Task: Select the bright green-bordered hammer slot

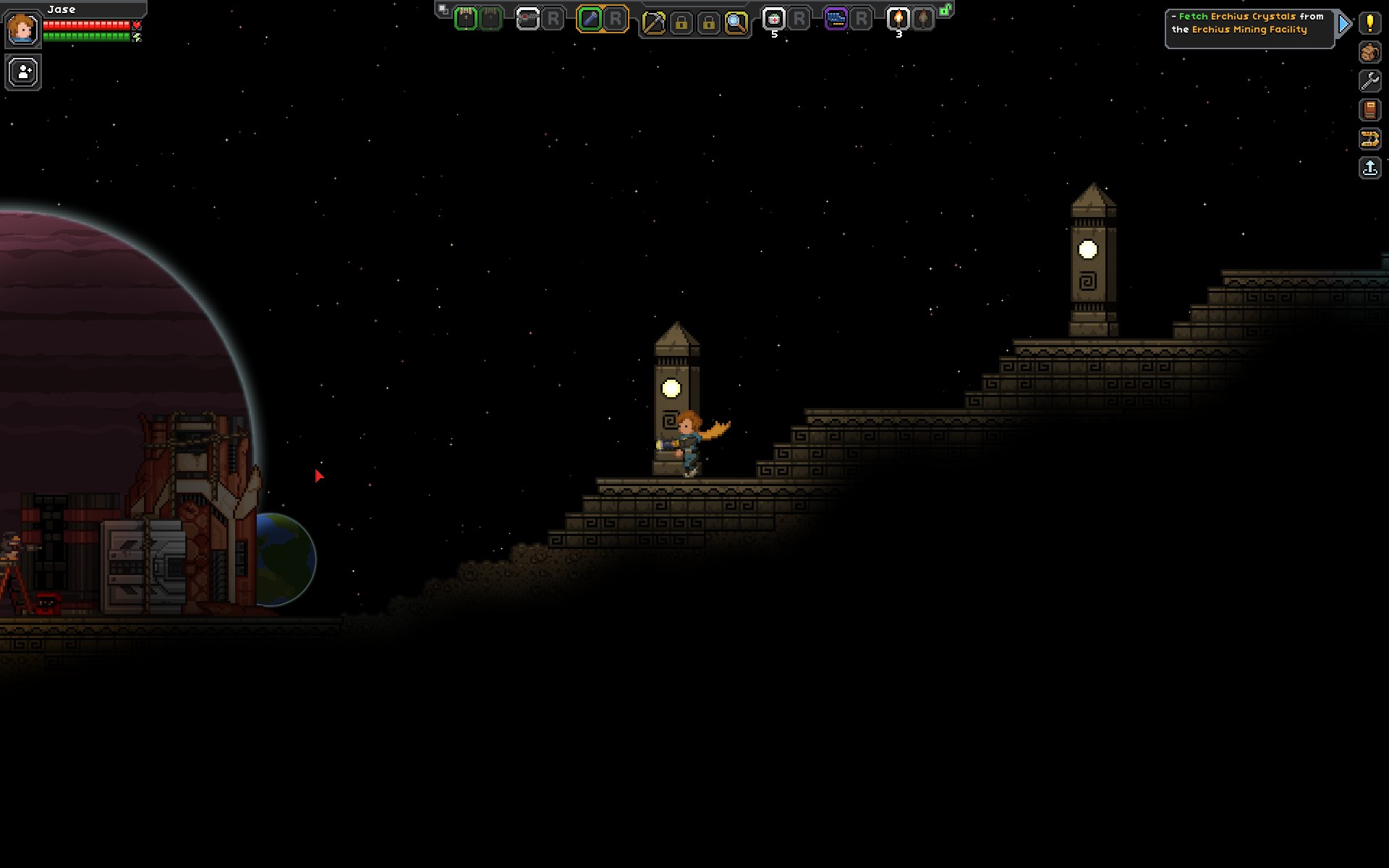Action: coord(466,20)
